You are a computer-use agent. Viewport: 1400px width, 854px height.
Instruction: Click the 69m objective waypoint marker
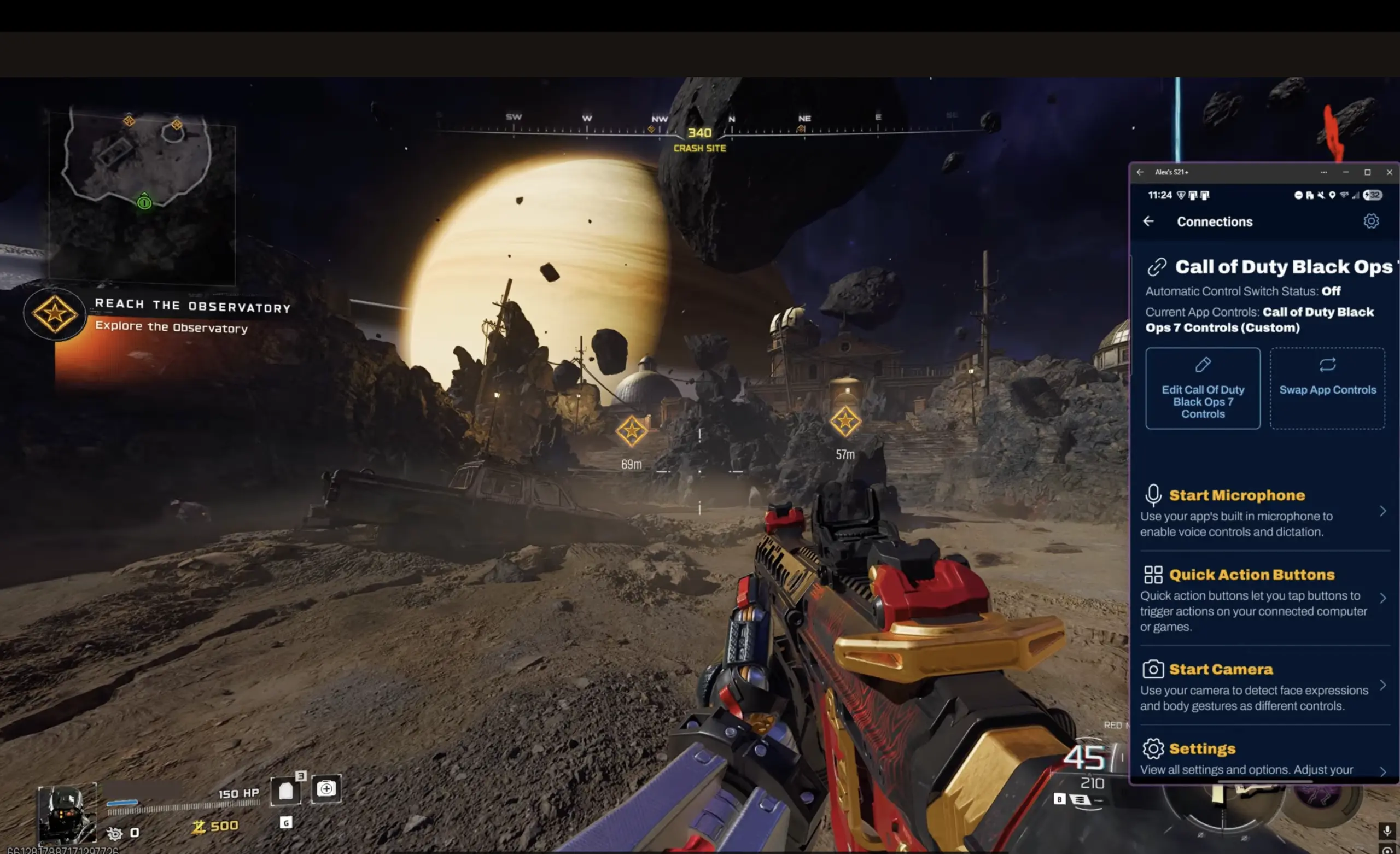pos(631,431)
